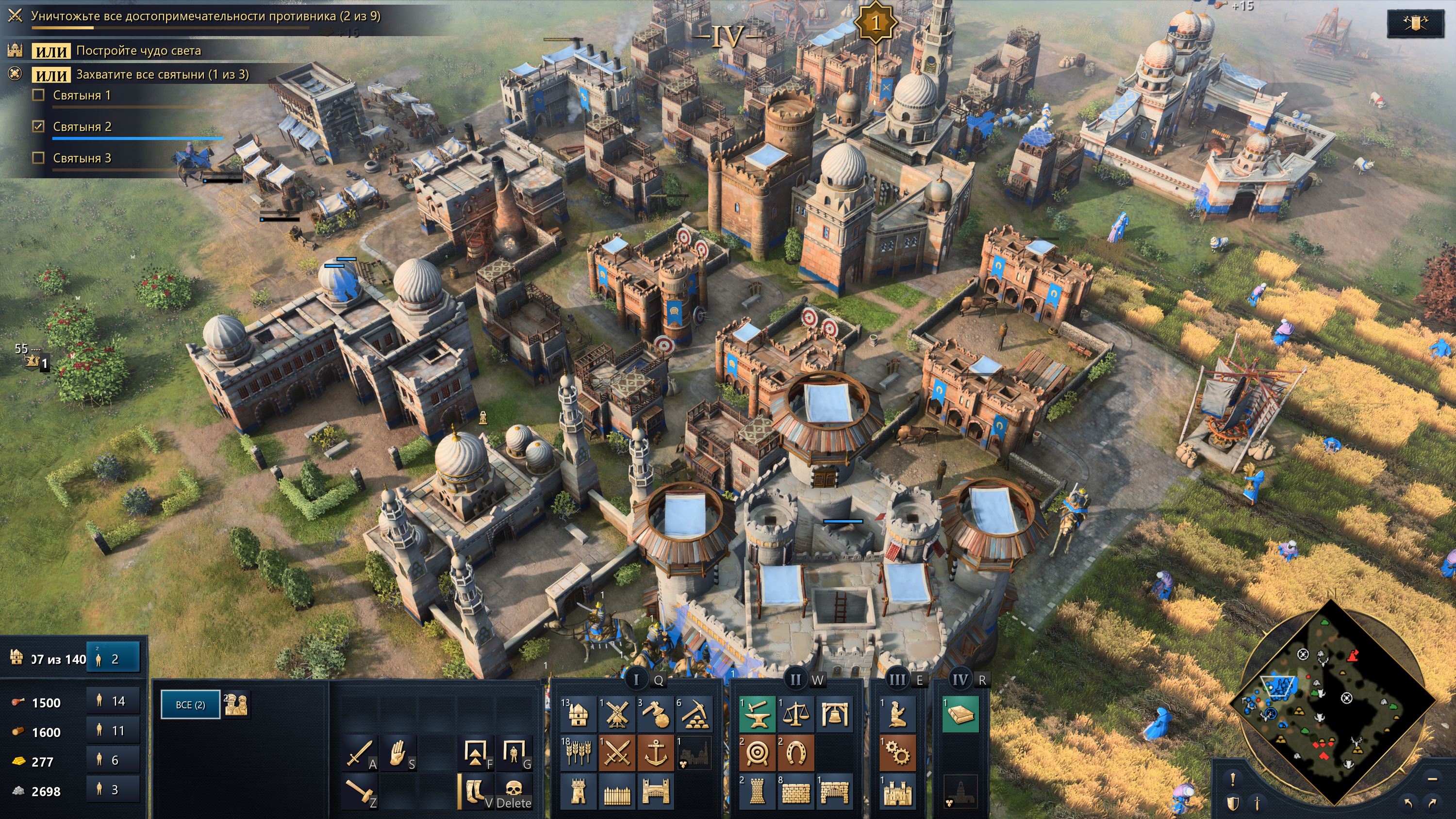Click the ВСЕ (2) selection button
Viewport: 1456px width, 819px height.
(x=190, y=705)
